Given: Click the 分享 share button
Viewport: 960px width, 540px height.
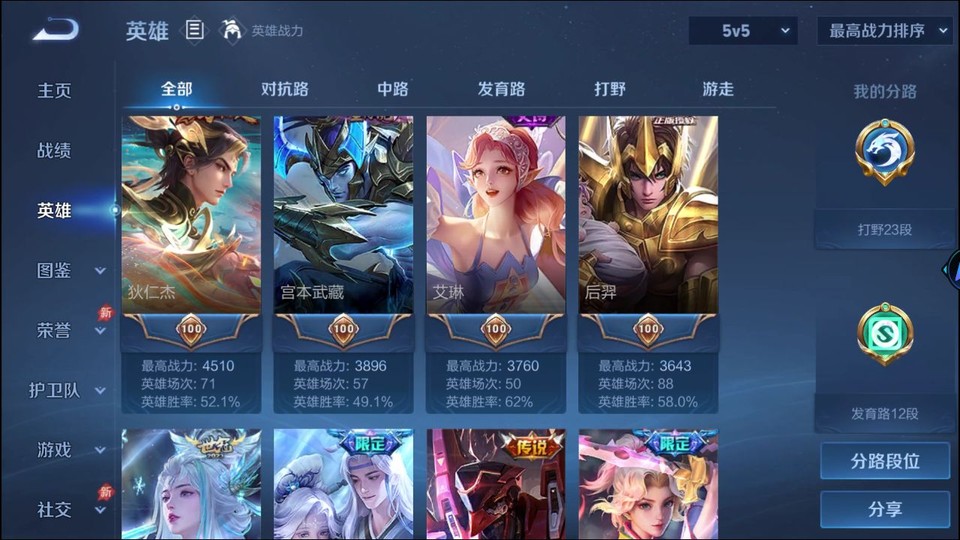Looking at the screenshot, I should (x=885, y=509).
